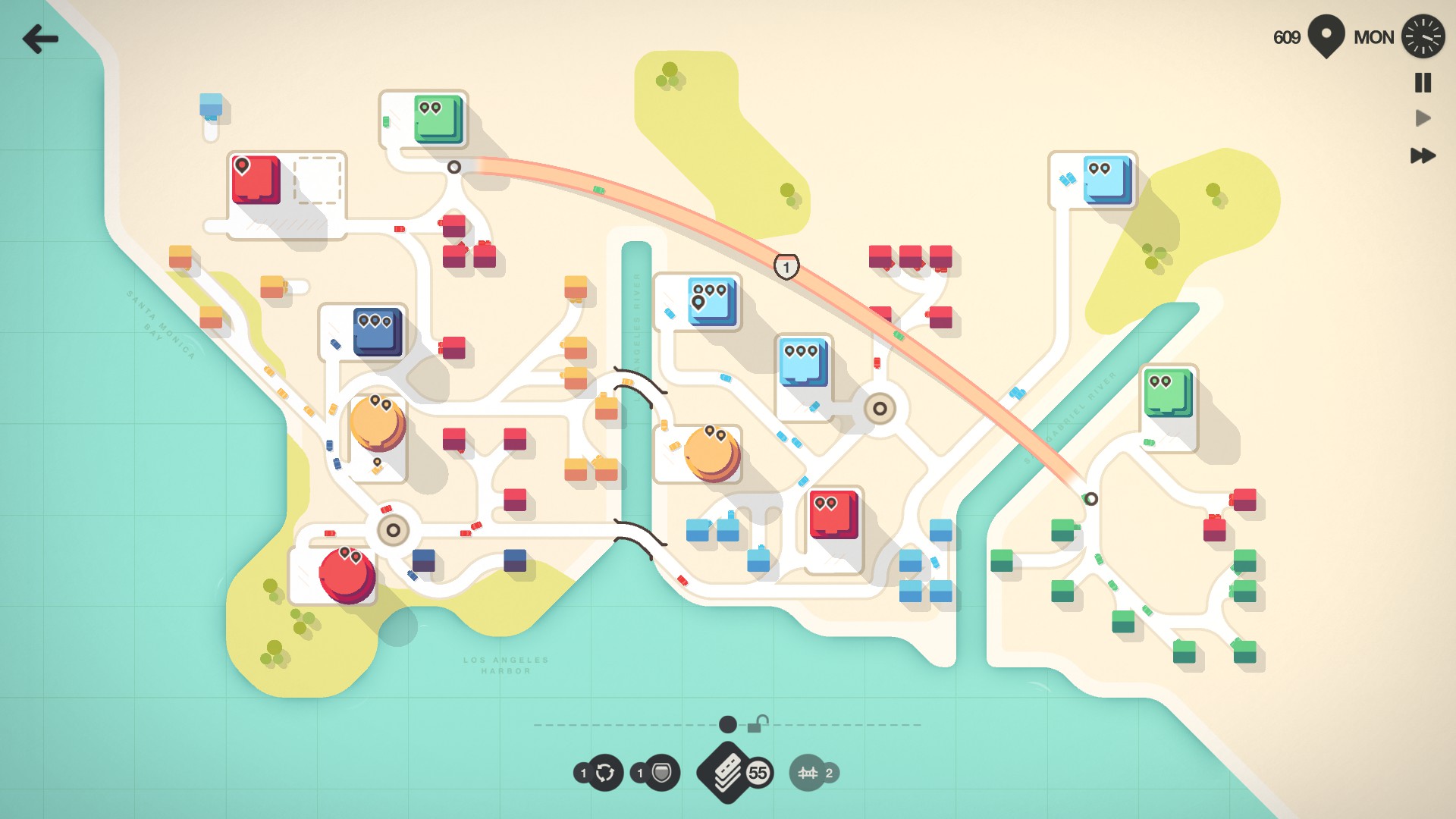Click the dark round handle on the dashed line
This screenshot has height=819, width=1456.
[x=727, y=724]
